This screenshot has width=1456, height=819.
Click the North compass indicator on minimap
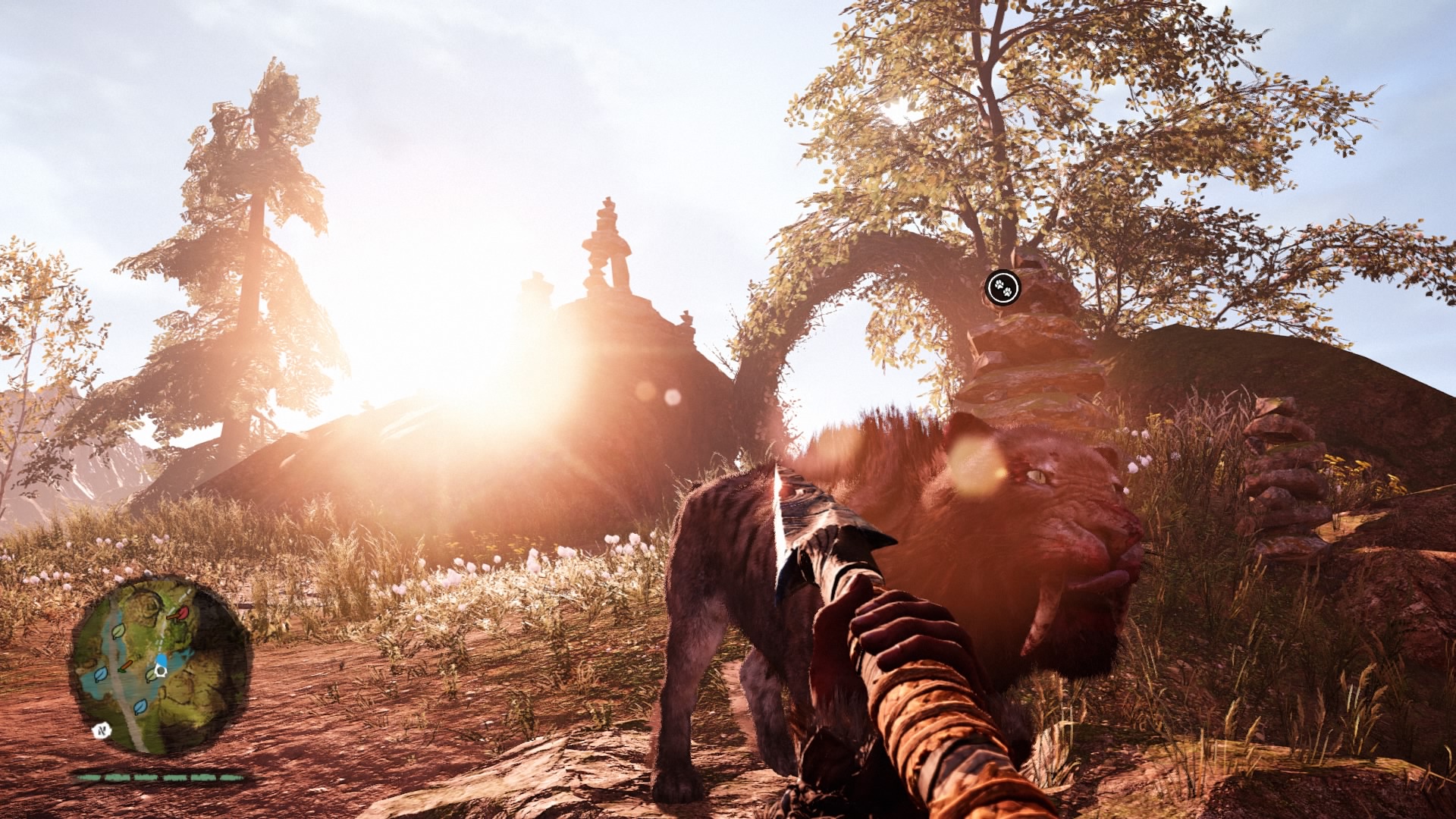102,730
